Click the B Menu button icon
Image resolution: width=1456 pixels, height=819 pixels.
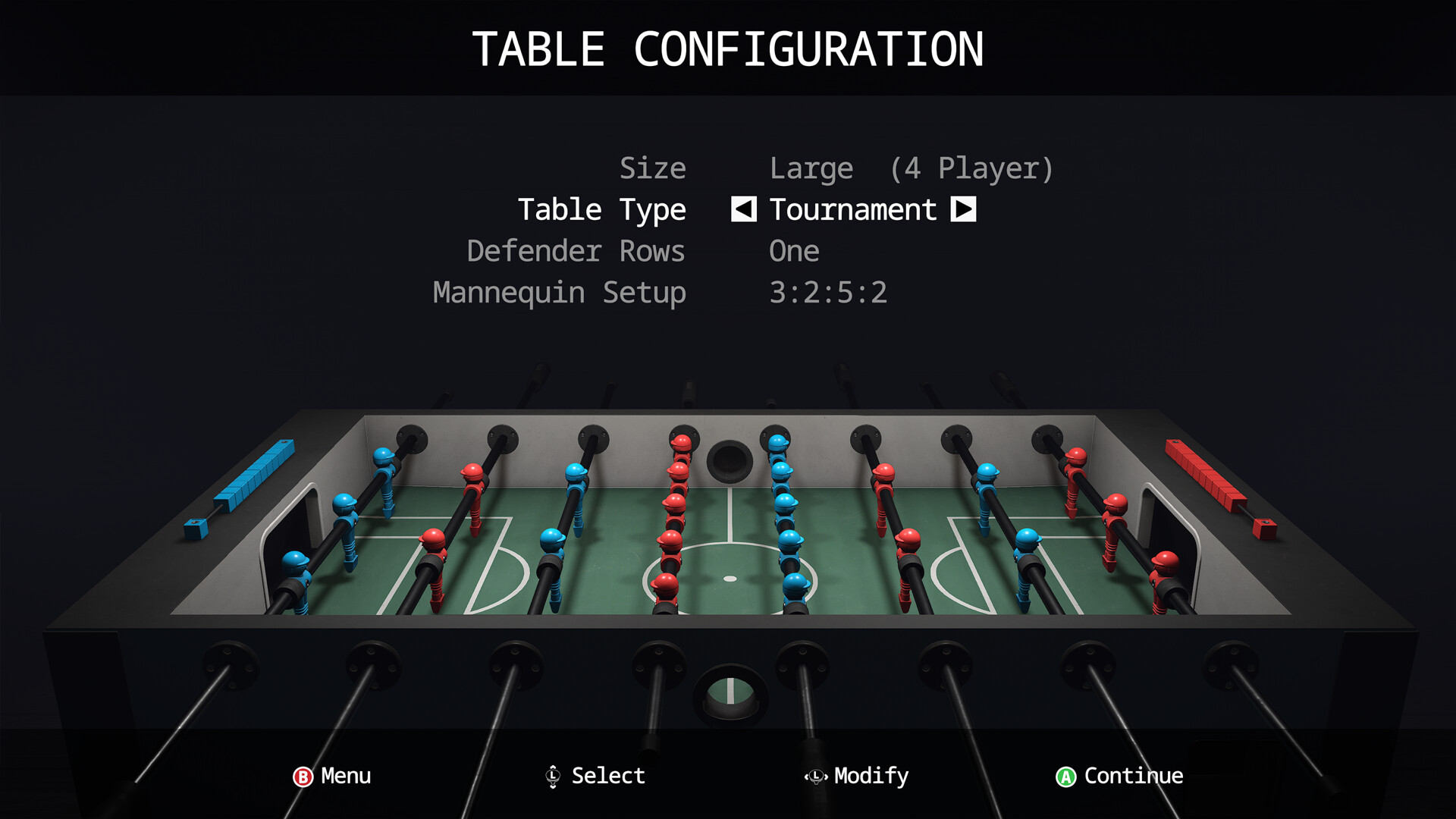click(x=302, y=777)
